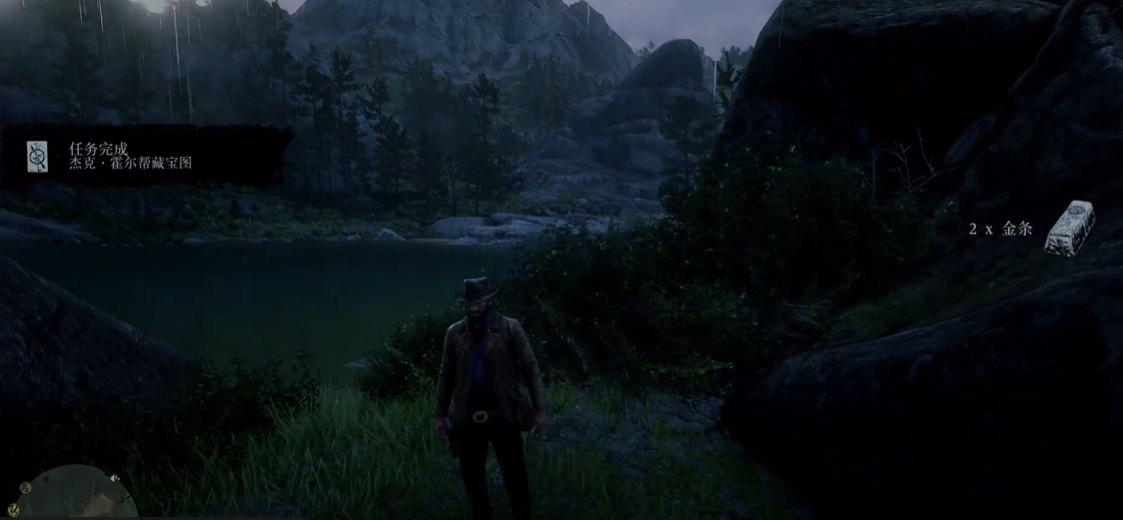Viewport: 1123px width, 520px height.
Task: Select the treasure map mission icon
Action: tap(37, 156)
